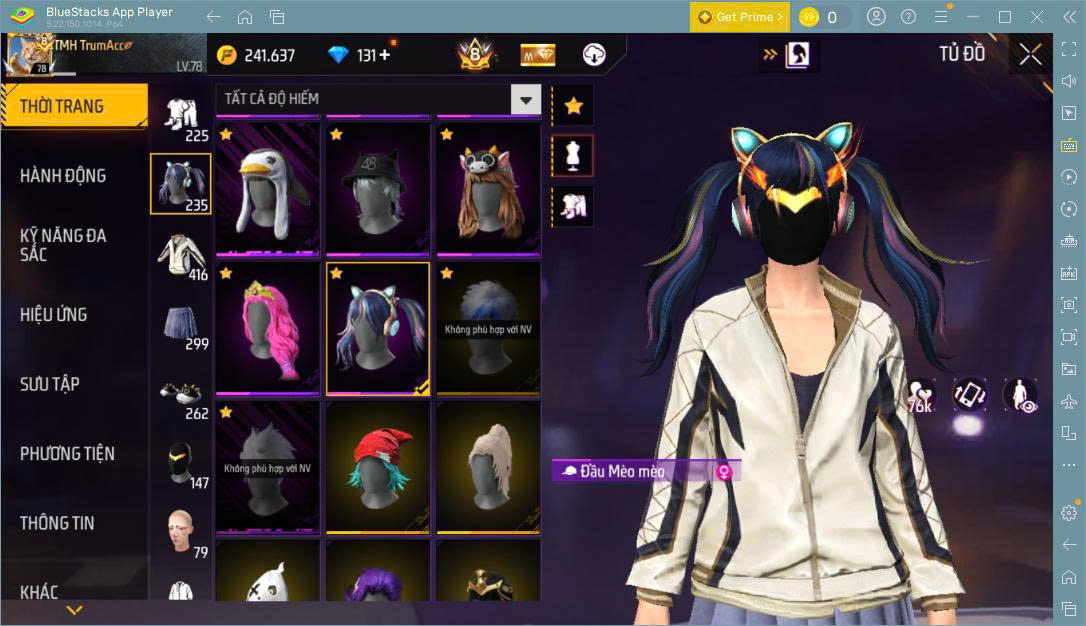Go to the Phương Tiện section
The image size is (1086, 626).
click(67, 454)
